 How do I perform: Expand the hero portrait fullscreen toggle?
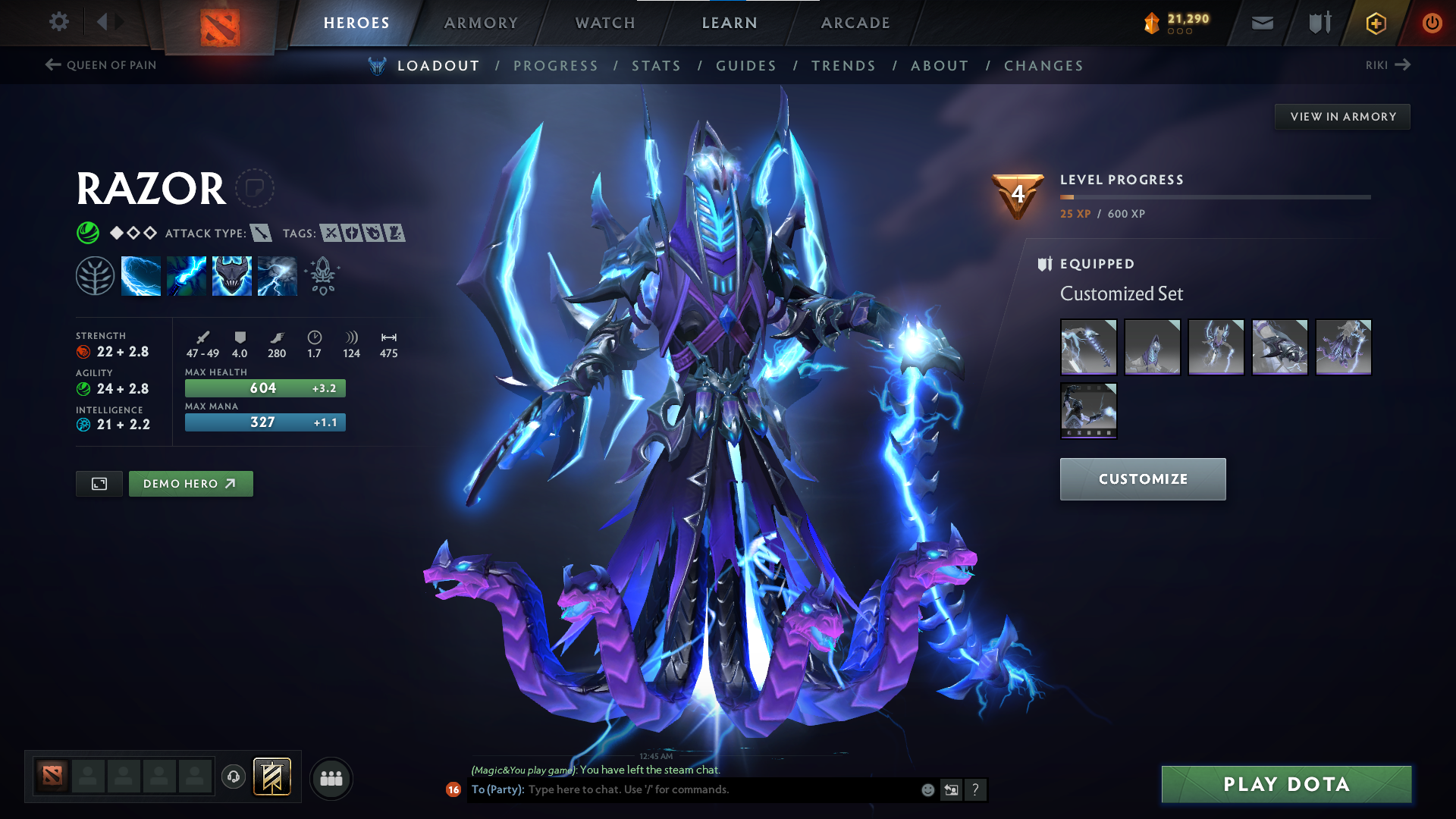(x=99, y=483)
